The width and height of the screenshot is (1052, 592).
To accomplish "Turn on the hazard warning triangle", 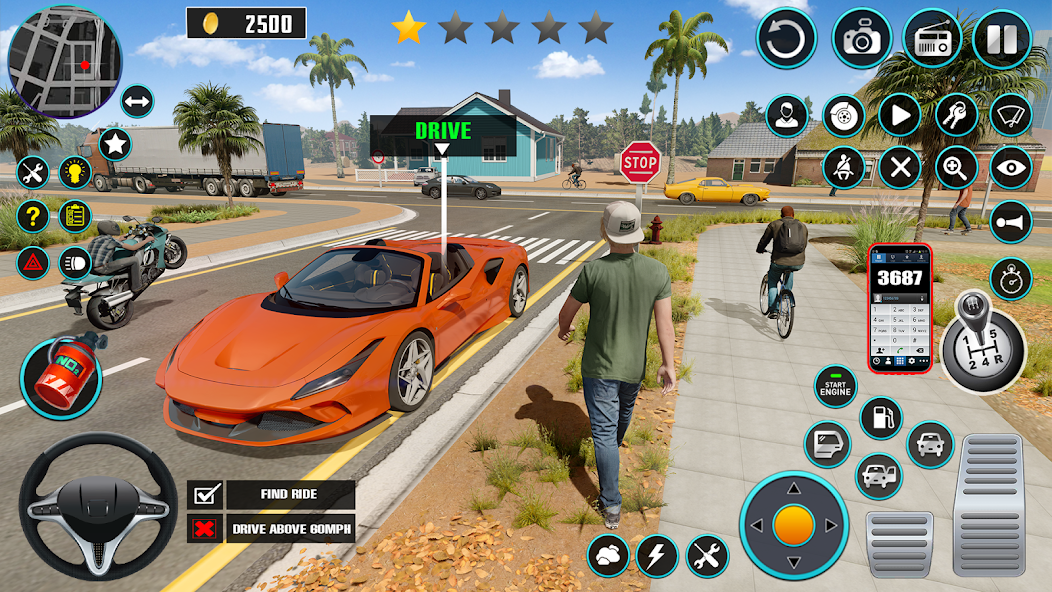I will pyautogui.click(x=33, y=263).
